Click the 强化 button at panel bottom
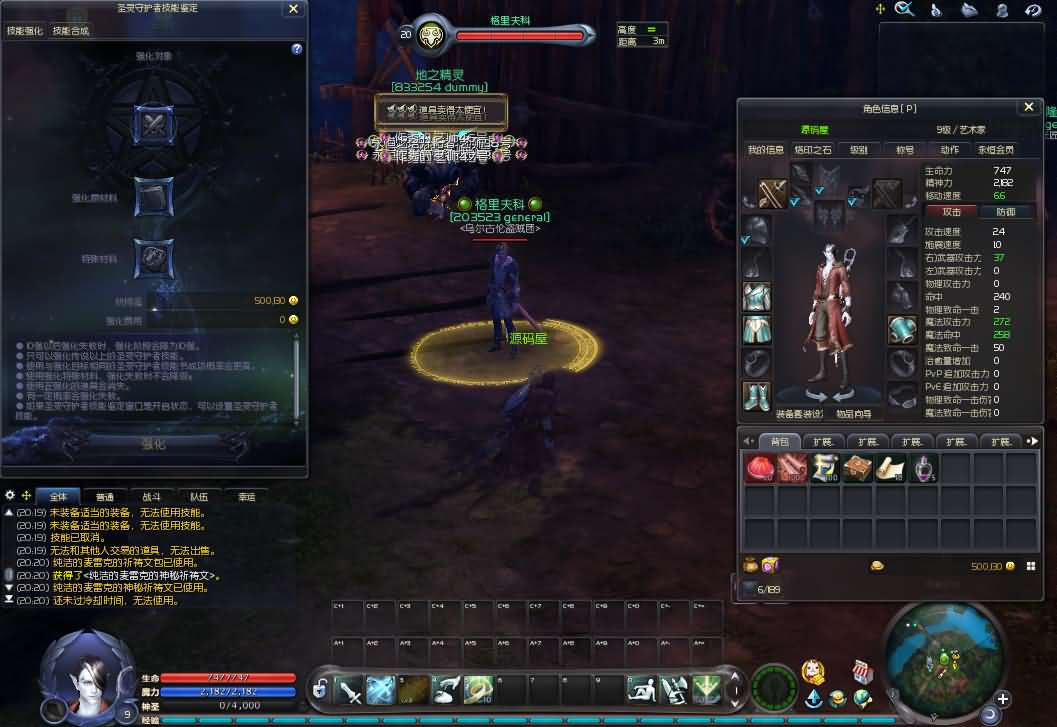The height and width of the screenshot is (727, 1057). tap(153, 444)
